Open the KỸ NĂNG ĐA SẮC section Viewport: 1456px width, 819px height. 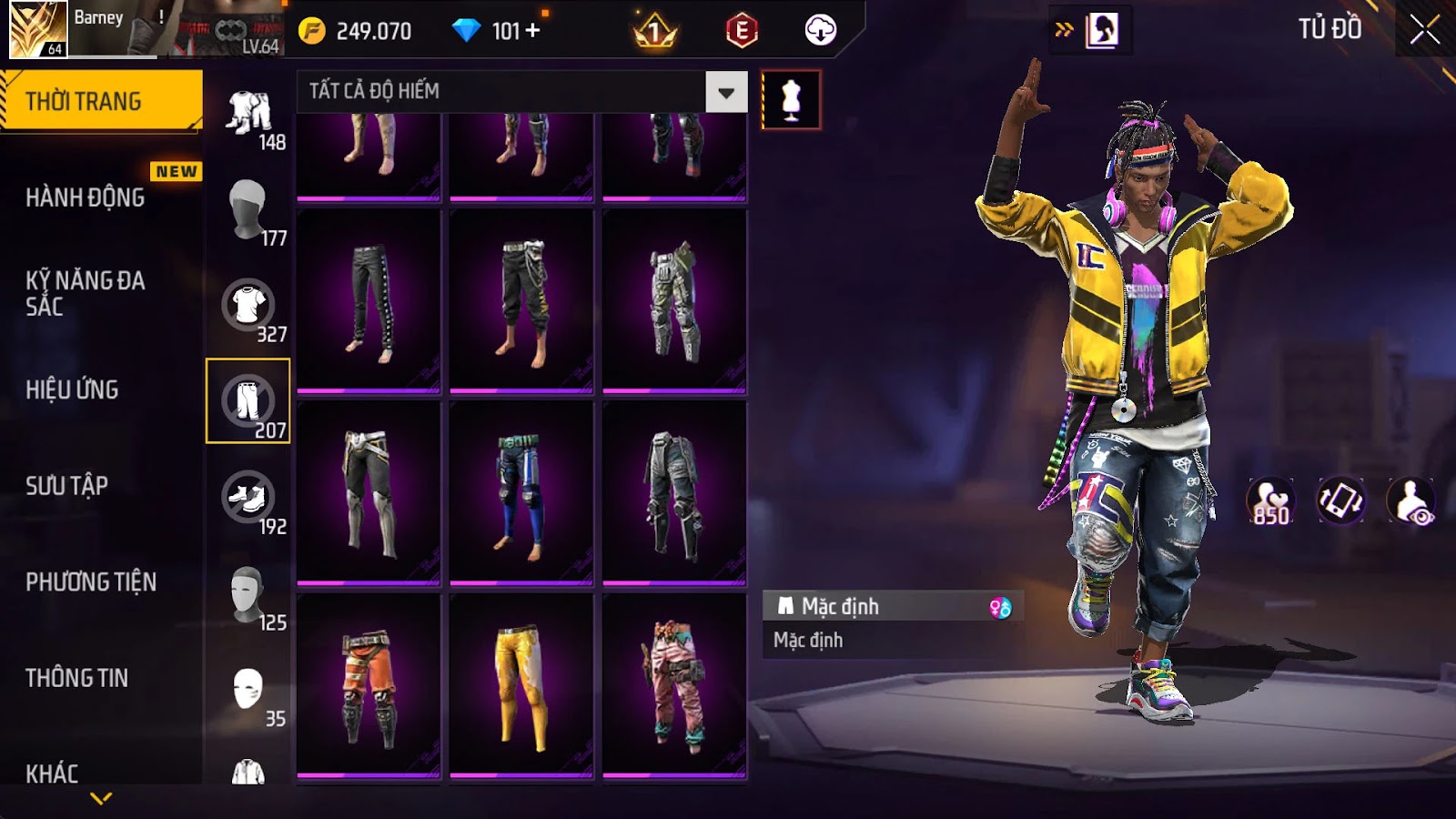pos(86,293)
